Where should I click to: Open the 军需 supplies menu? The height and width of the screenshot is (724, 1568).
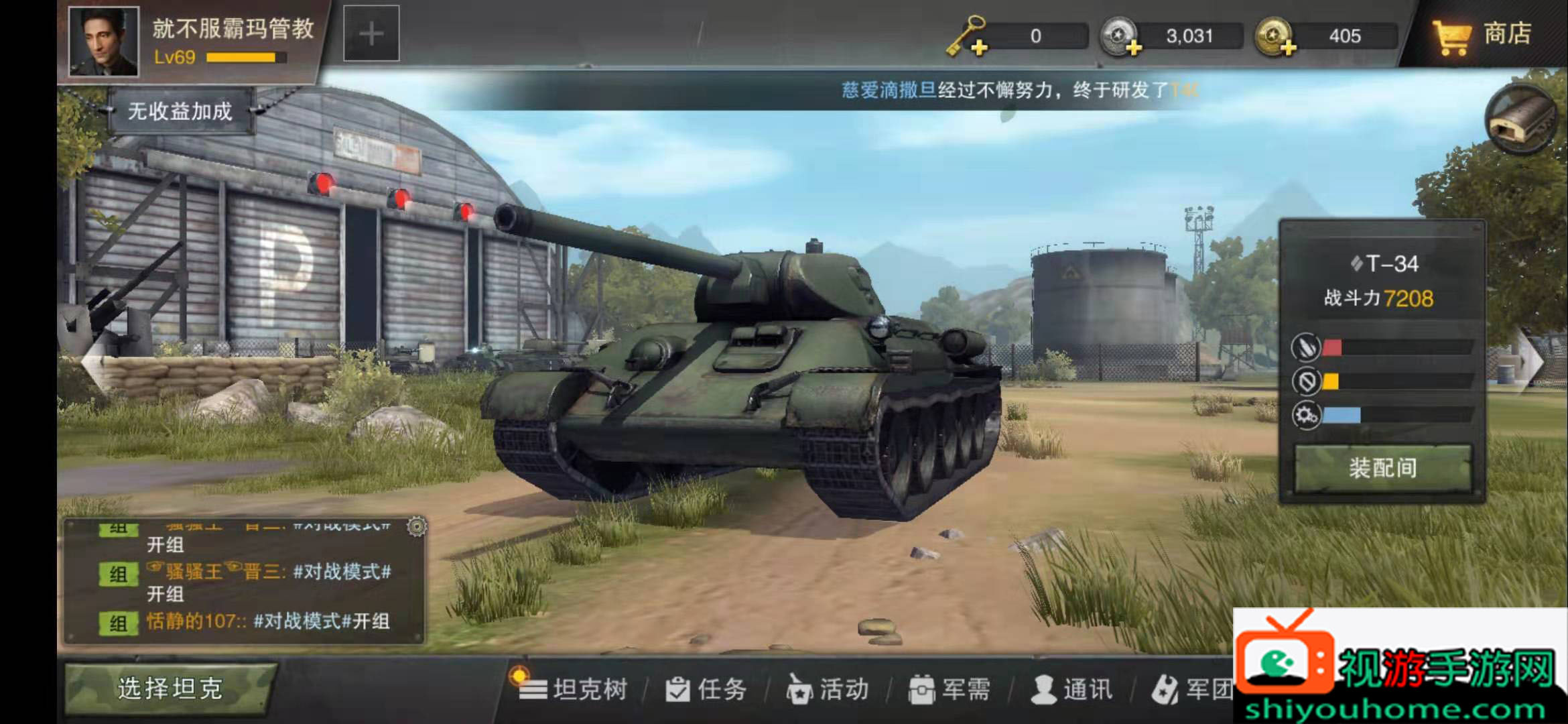pyautogui.click(x=950, y=689)
